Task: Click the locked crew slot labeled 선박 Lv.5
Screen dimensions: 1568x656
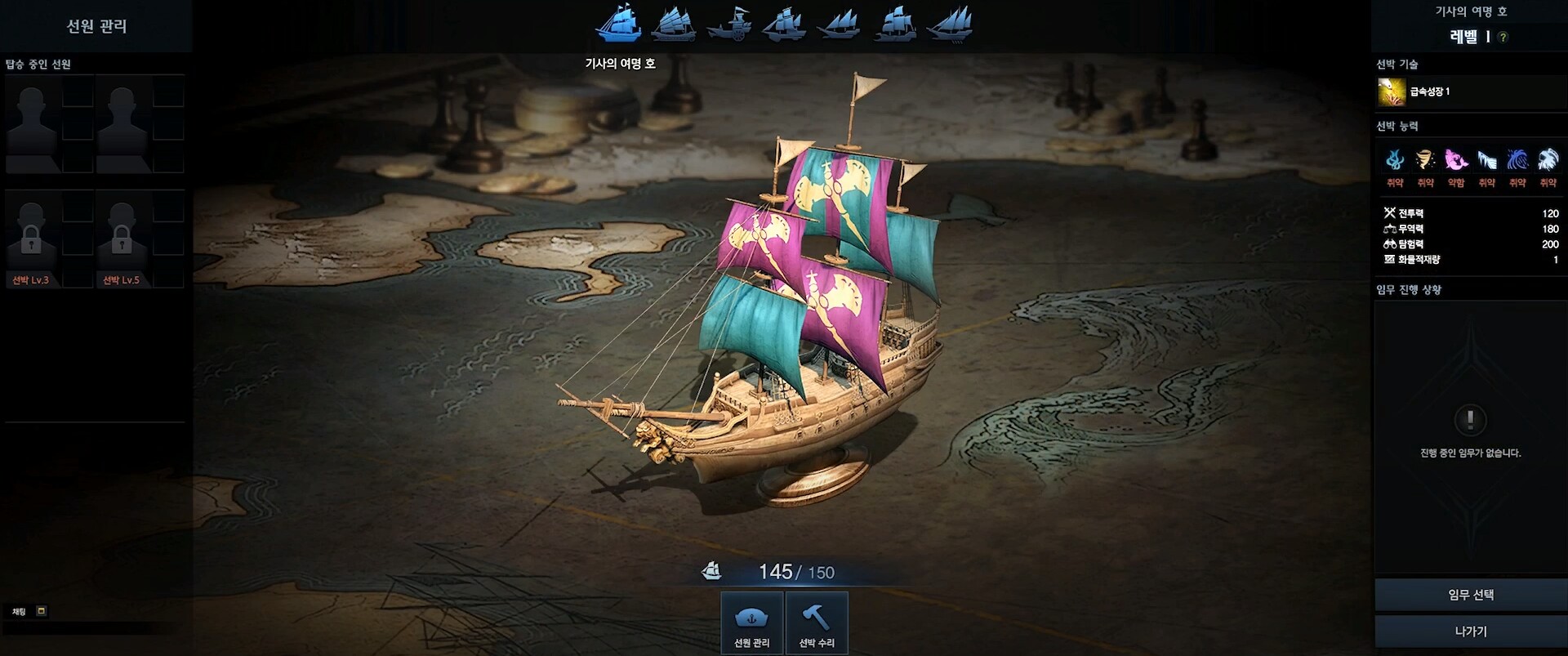Action: point(122,237)
